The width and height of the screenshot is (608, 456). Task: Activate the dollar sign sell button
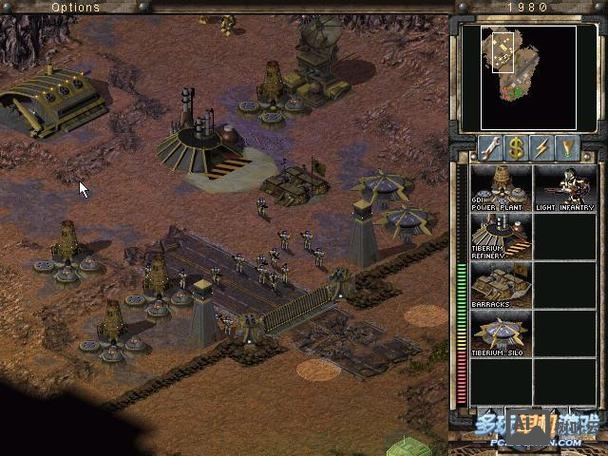(516, 148)
